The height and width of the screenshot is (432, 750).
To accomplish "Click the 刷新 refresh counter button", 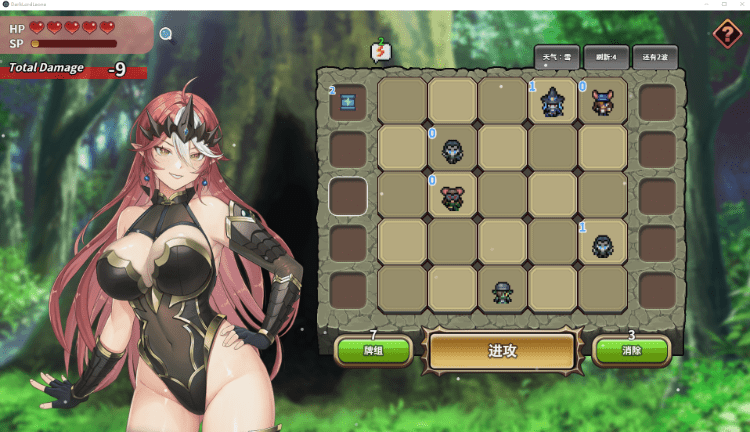I will 606,57.
